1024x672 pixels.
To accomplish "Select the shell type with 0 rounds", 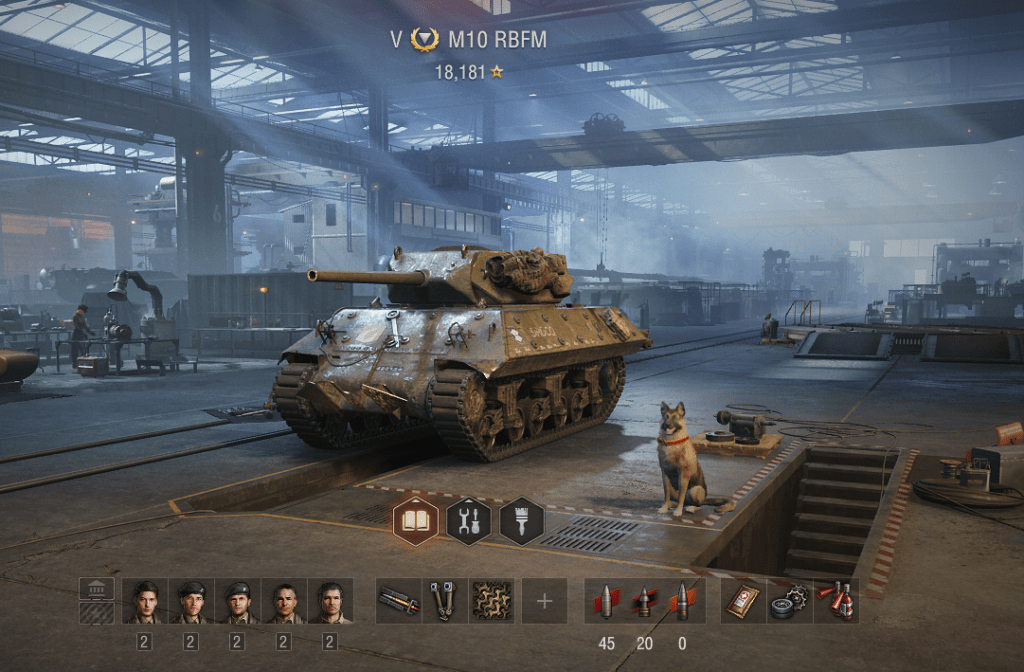I will point(683,601).
